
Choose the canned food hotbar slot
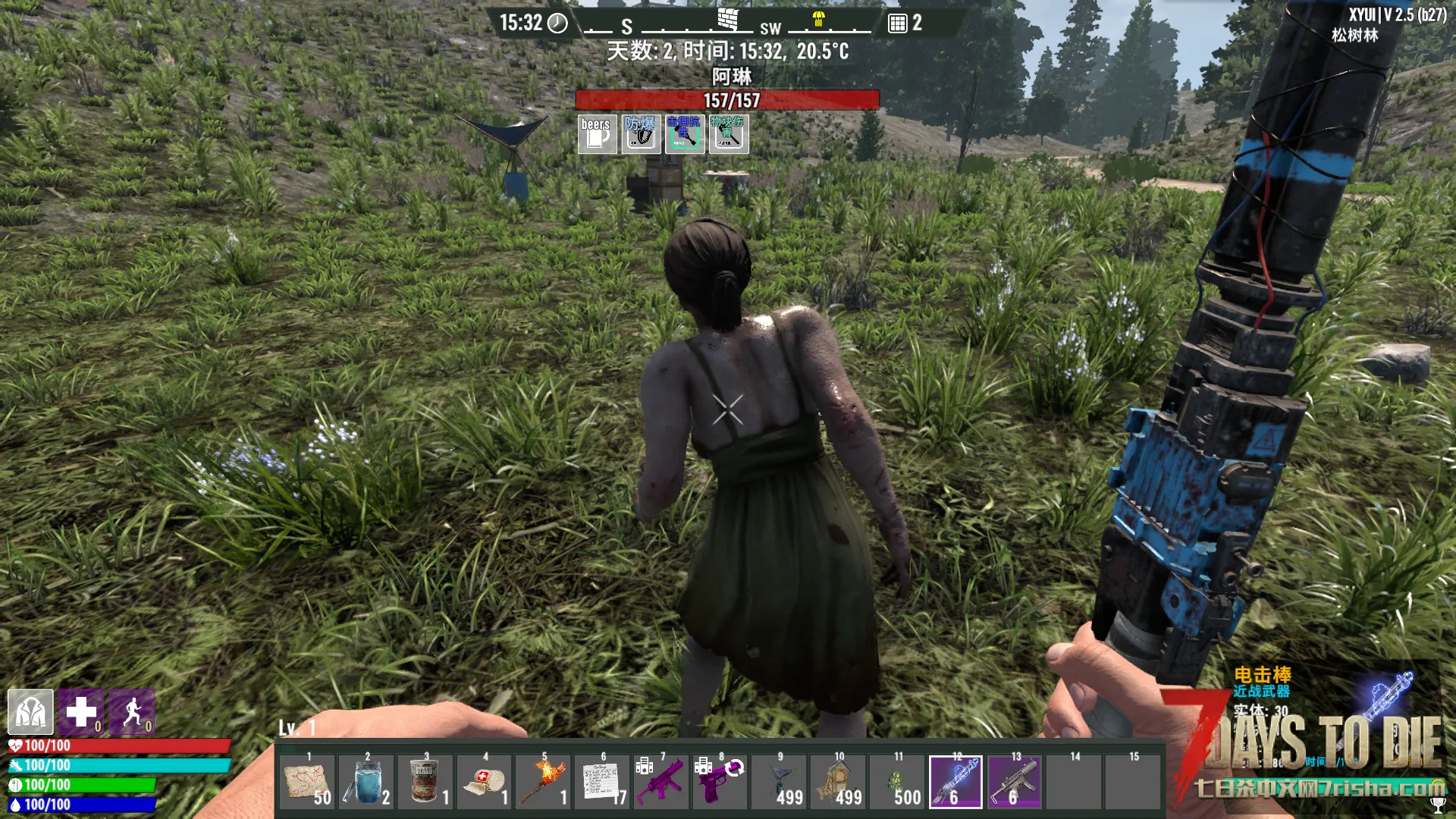pyautogui.click(x=425, y=782)
